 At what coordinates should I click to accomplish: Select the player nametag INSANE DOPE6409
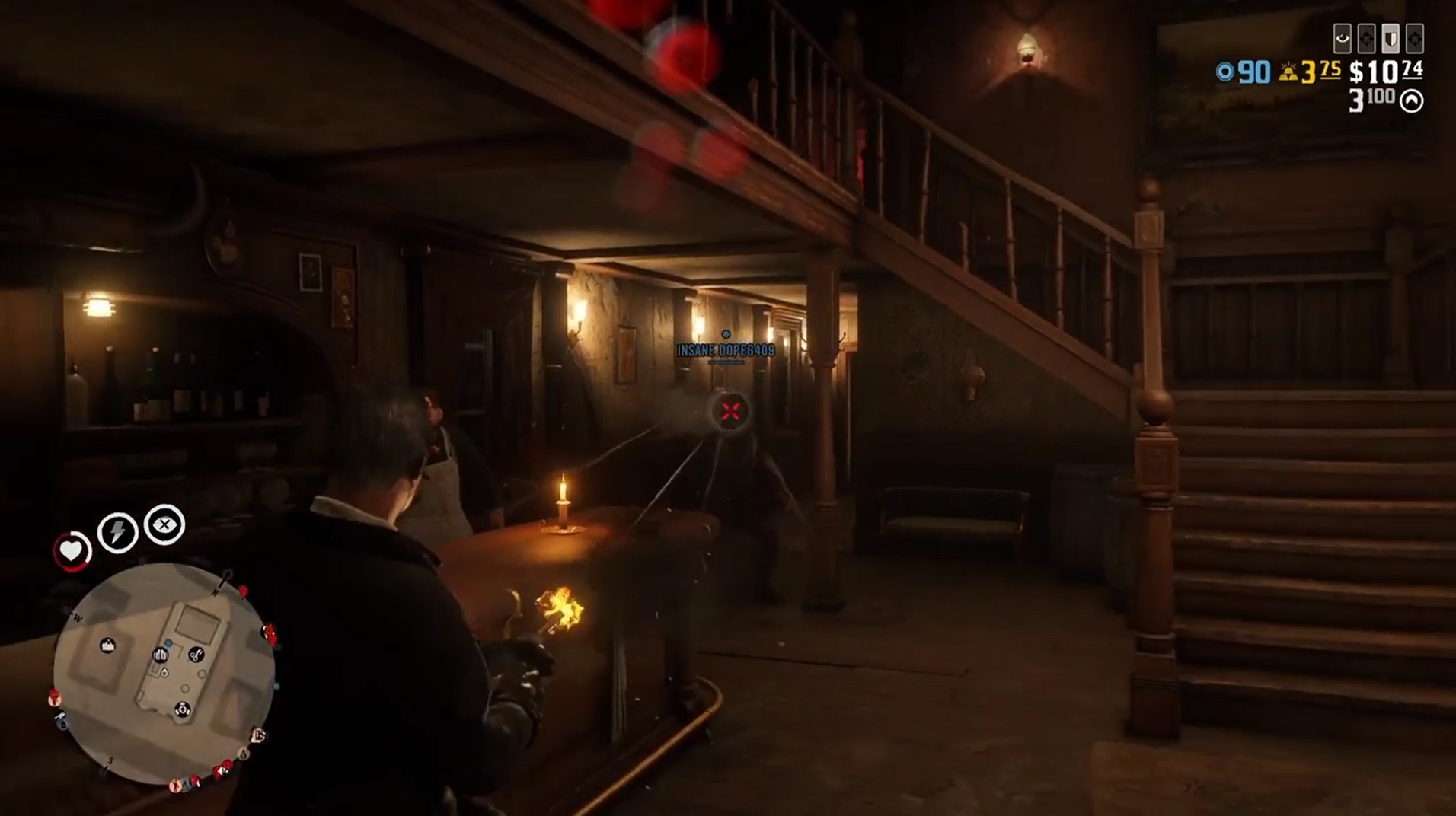point(723,352)
